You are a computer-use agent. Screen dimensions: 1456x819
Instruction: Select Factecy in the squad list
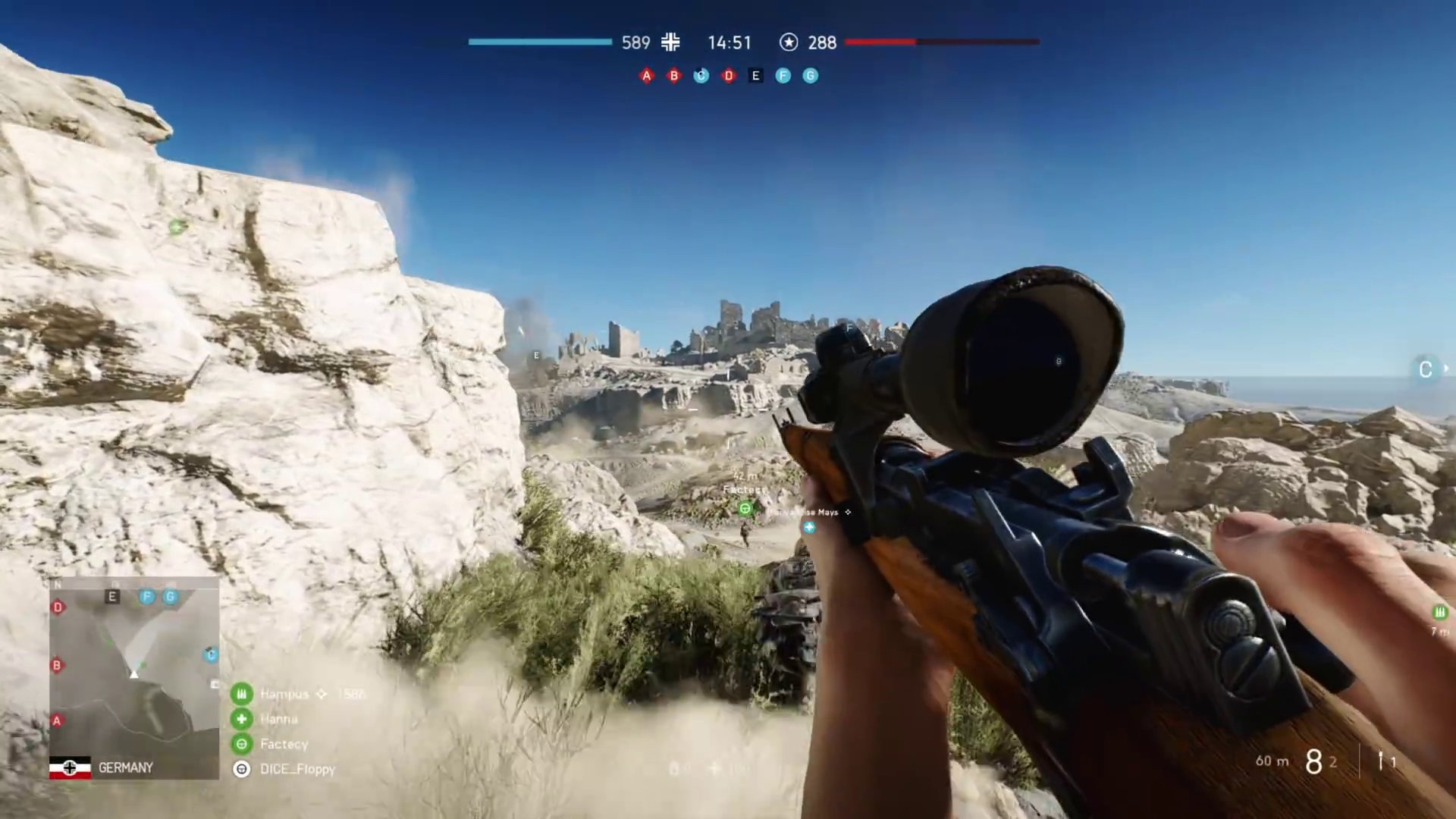(284, 744)
